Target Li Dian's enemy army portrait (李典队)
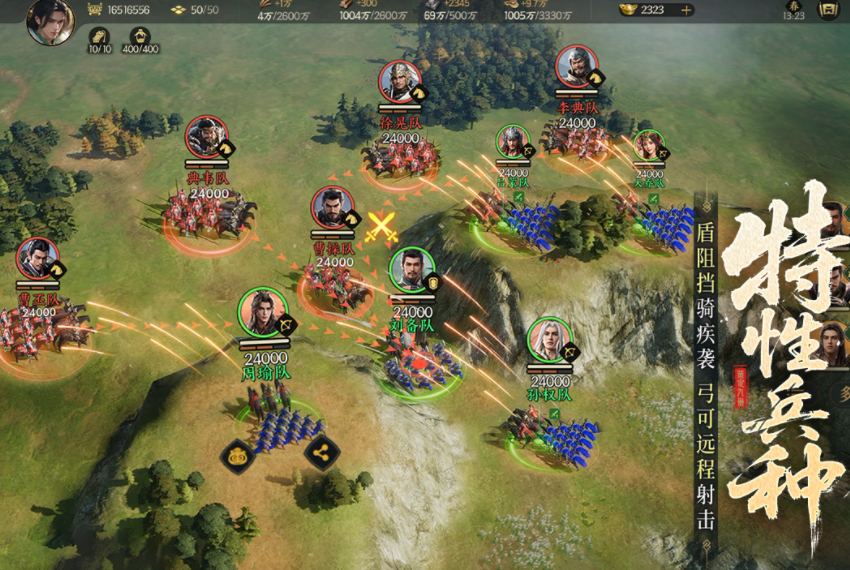 click(x=577, y=67)
